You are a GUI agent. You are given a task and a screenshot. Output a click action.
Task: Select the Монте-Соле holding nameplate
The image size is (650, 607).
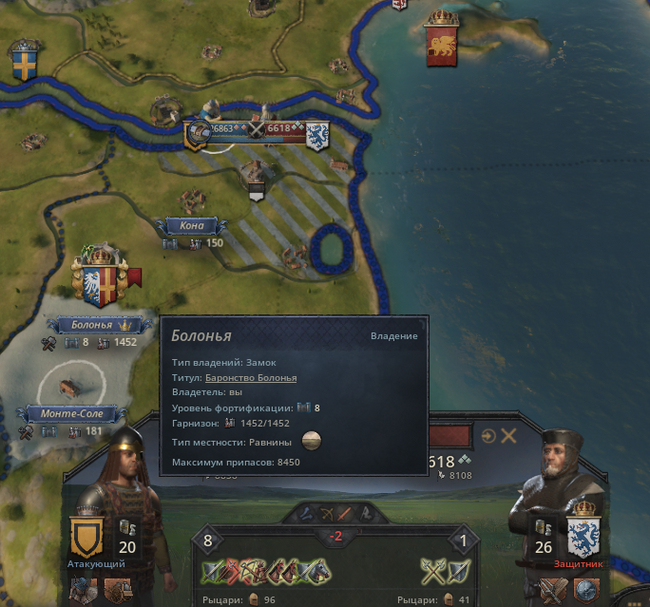[74, 413]
